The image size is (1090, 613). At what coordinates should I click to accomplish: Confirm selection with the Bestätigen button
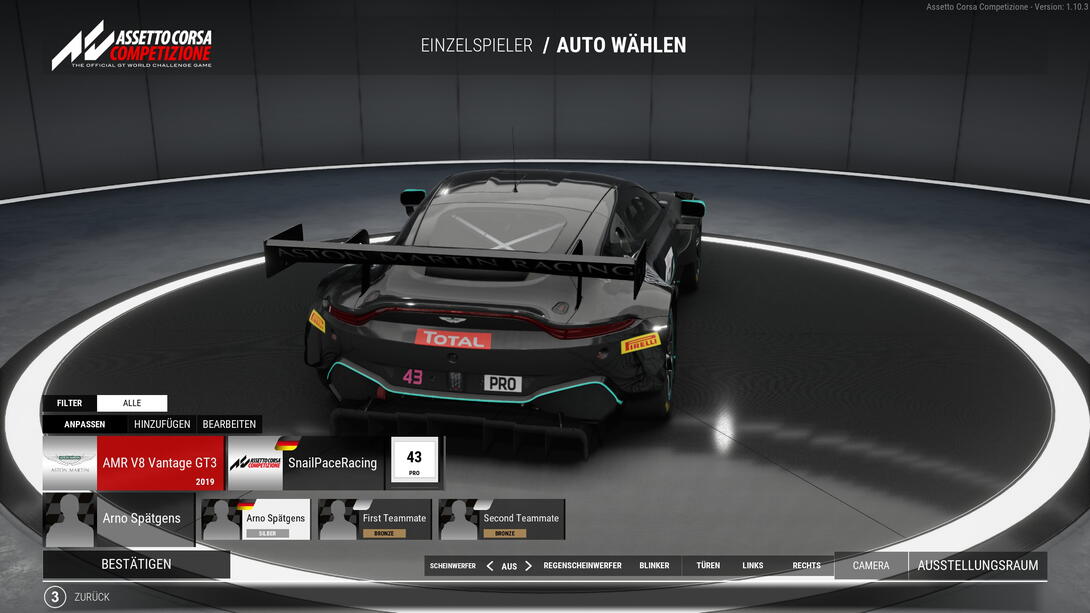pos(136,564)
